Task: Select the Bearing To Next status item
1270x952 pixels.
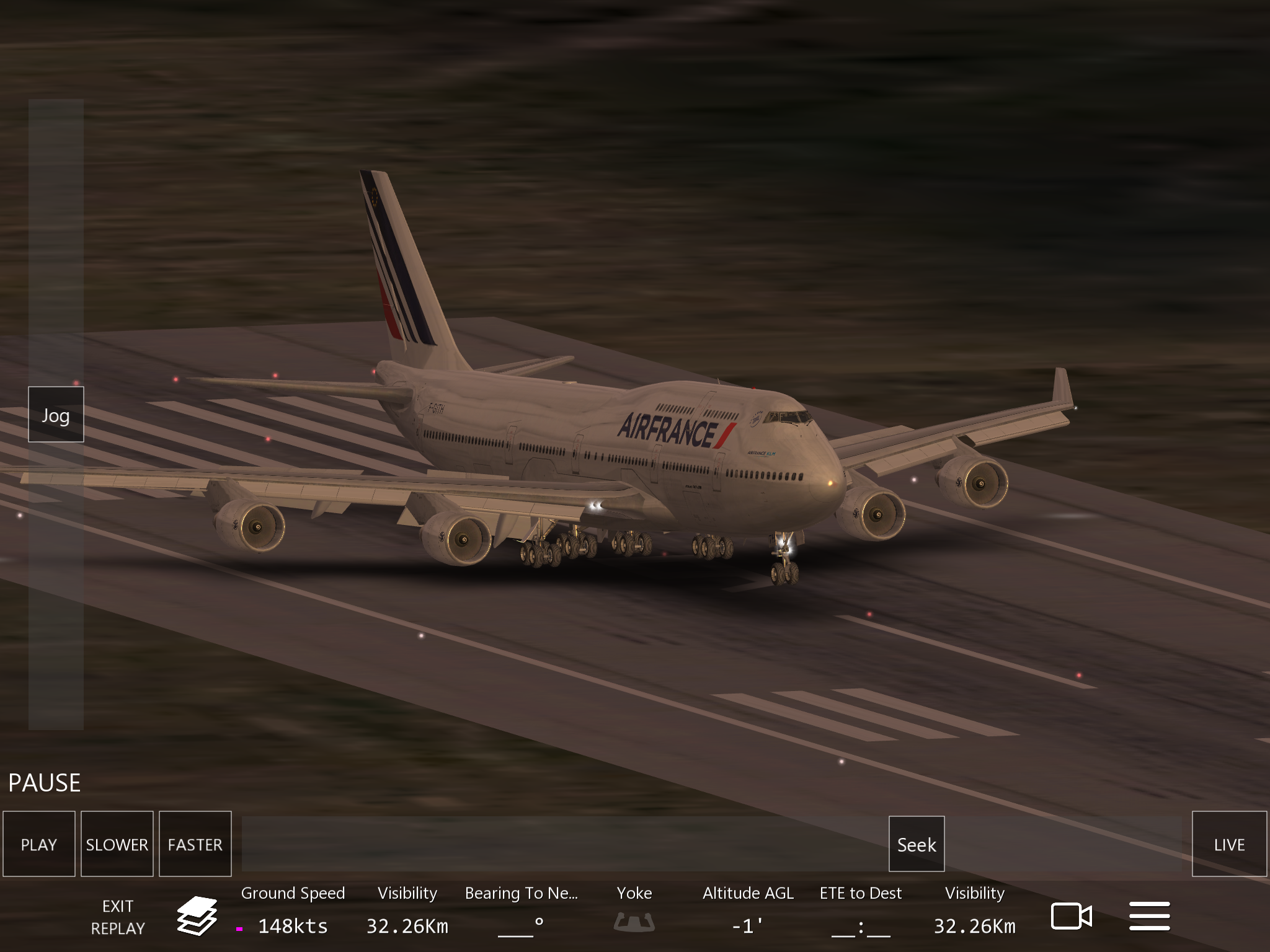Action: pyautogui.click(x=521, y=910)
